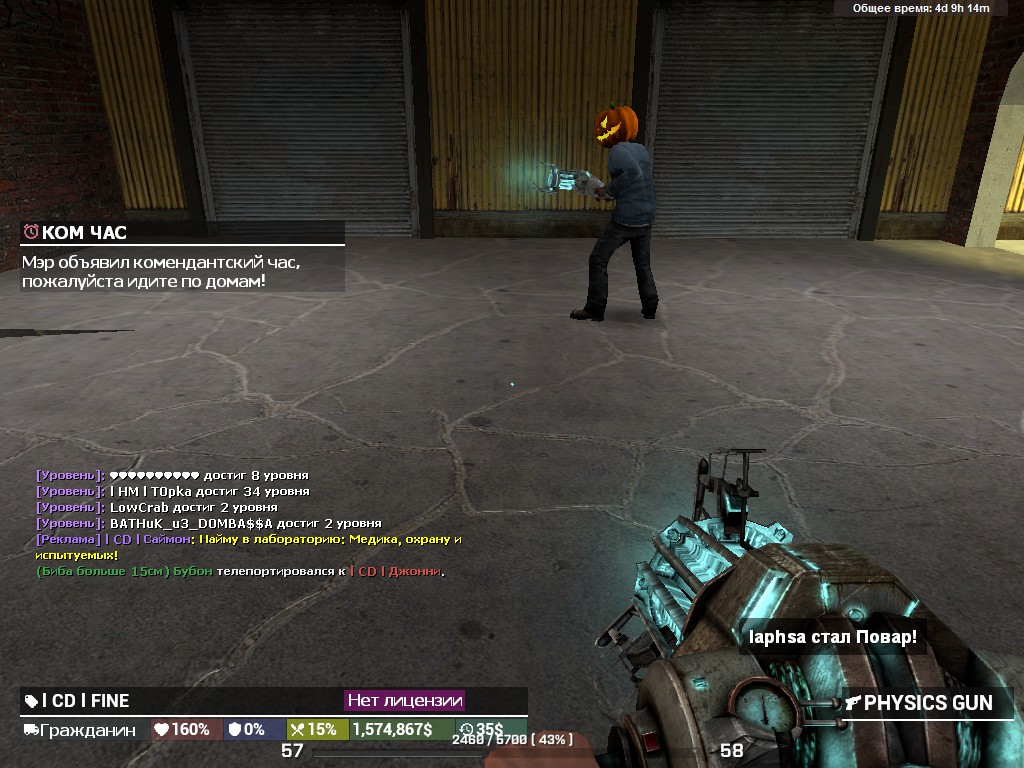
Task: Select the Нет лицензии license badge
Action: tap(404, 701)
